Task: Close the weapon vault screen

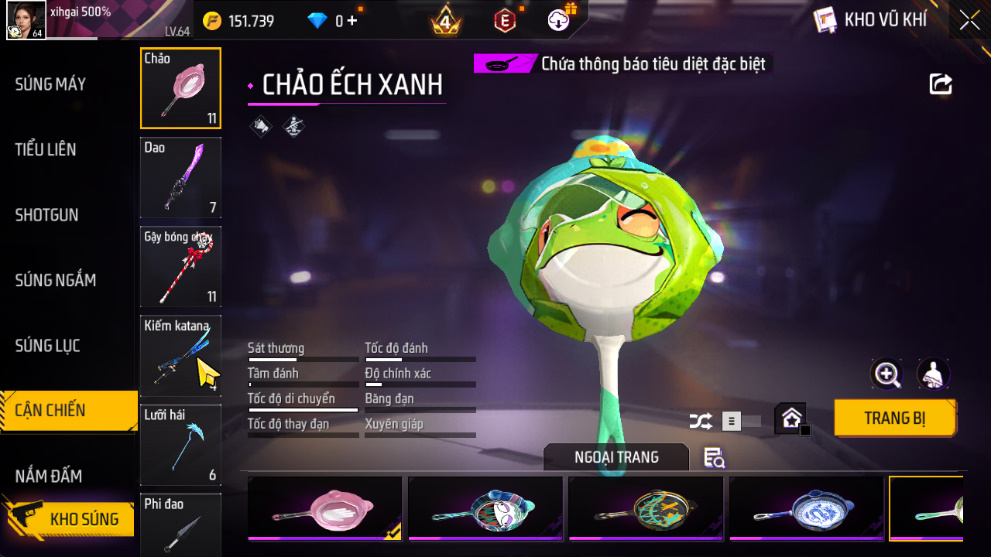Action: 969,20
